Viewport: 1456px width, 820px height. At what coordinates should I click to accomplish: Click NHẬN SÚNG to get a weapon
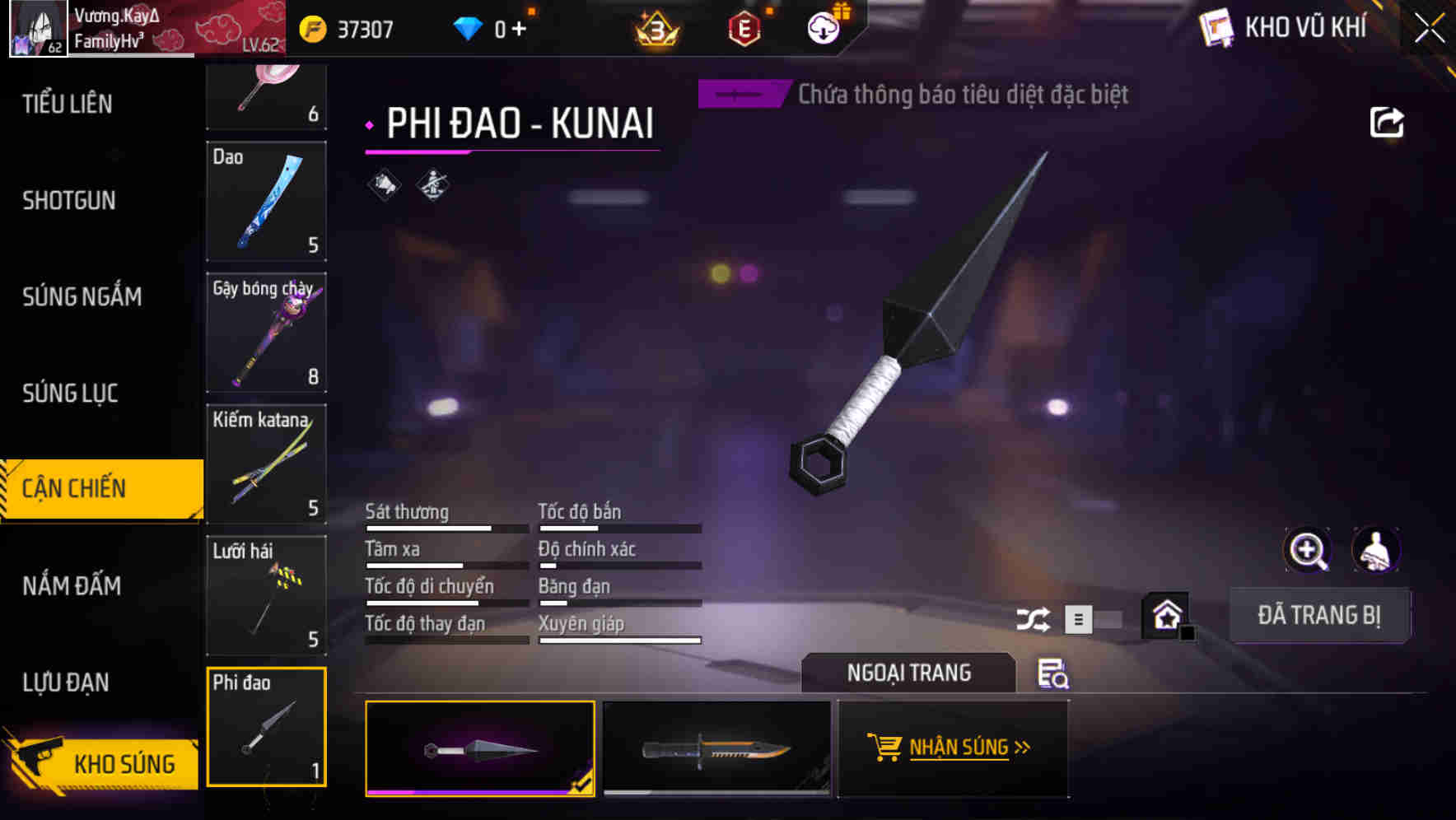pos(953,748)
